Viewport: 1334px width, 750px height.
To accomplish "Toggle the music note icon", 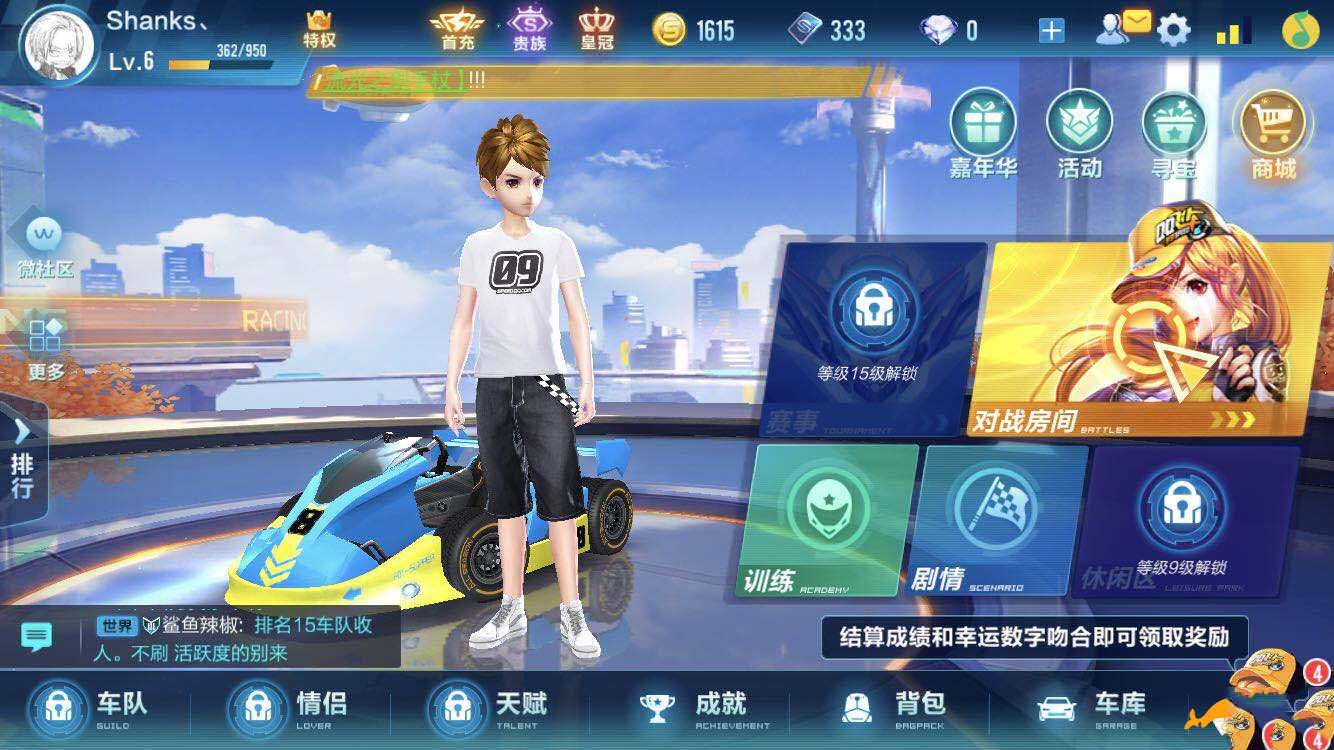I will (x=1301, y=30).
